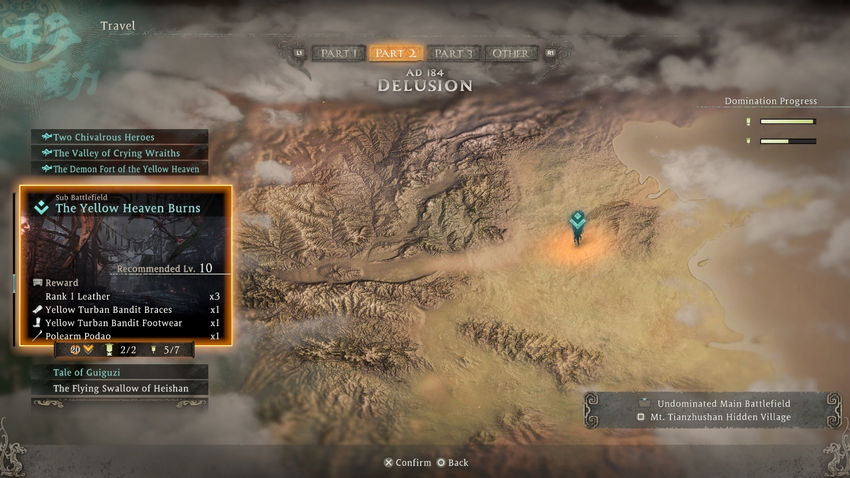
Task: Switch to the Part 1 tab
Action: tap(338, 53)
